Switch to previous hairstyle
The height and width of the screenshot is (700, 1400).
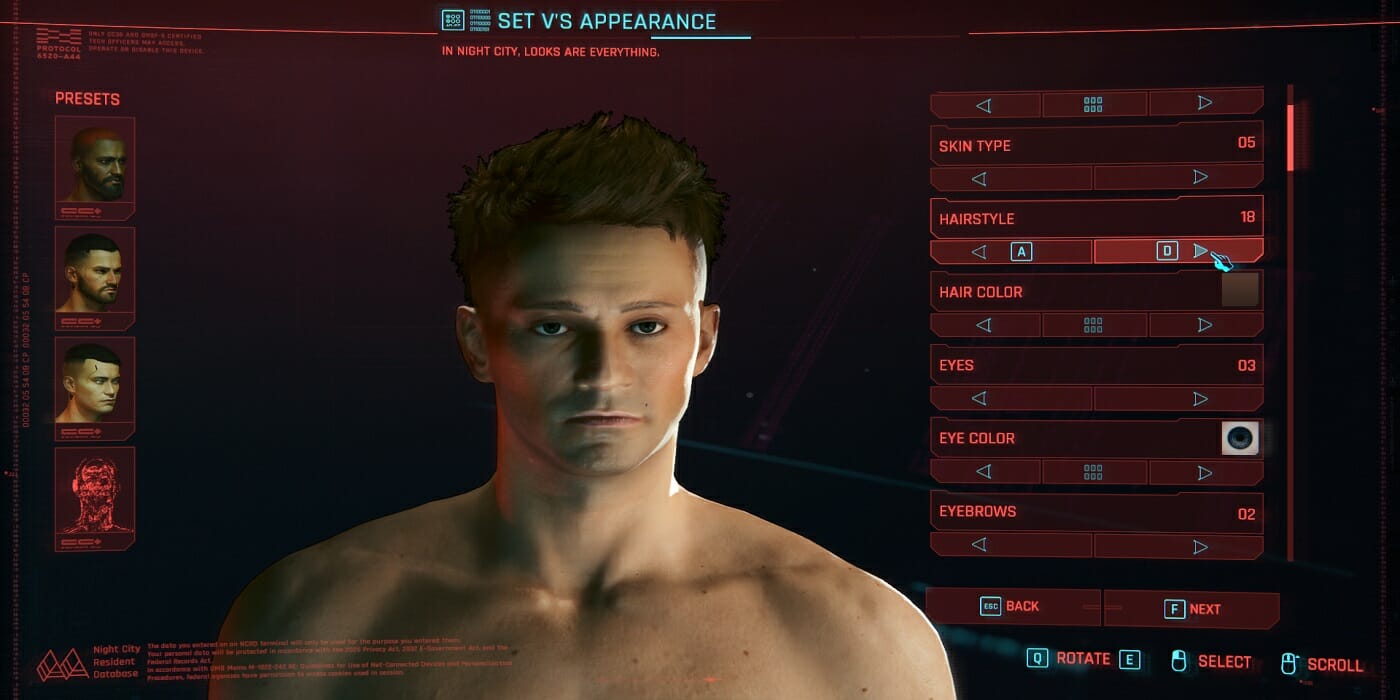(1011, 251)
